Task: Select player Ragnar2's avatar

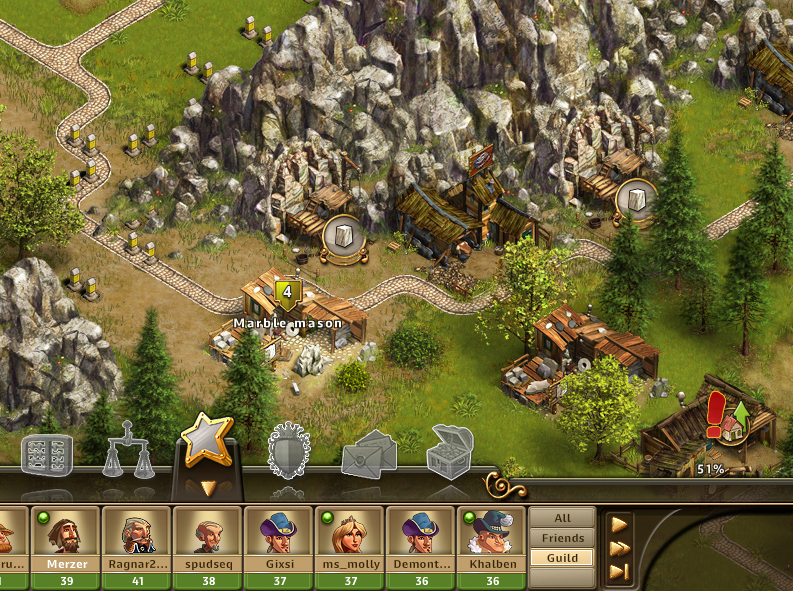Action: click(x=136, y=533)
